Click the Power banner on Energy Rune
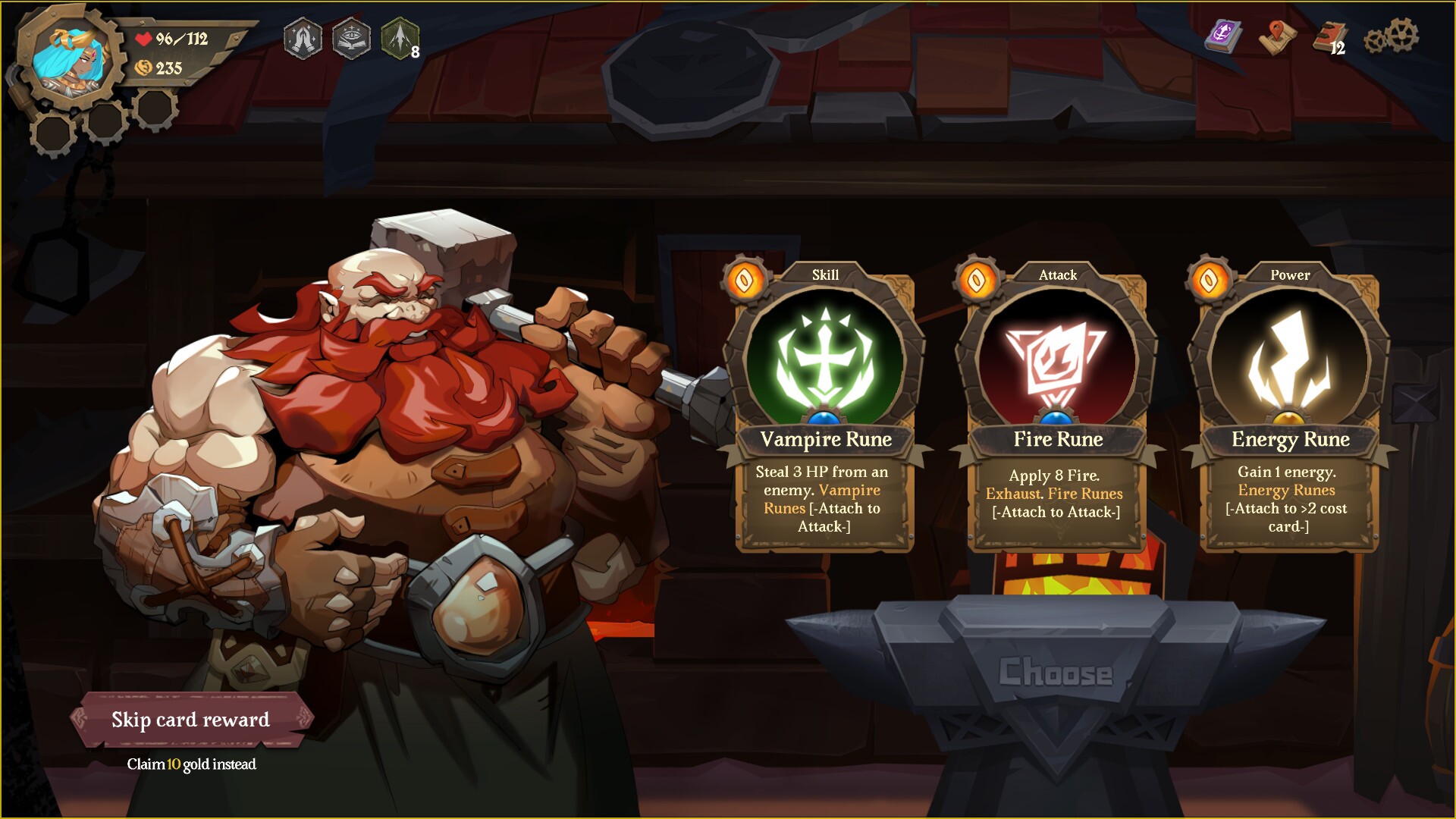 point(1289,276)
